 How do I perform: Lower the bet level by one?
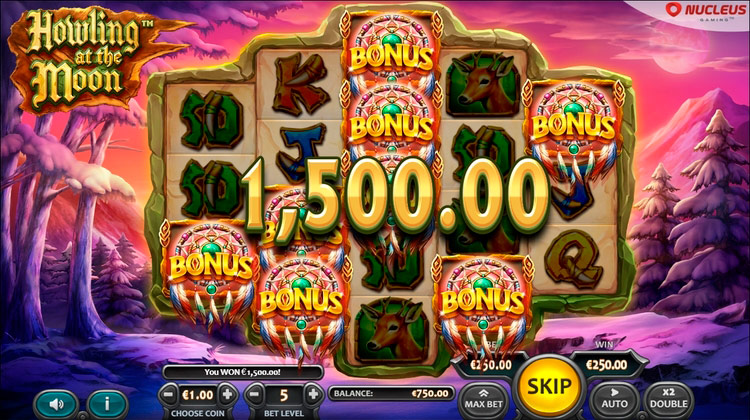[254, 394]
